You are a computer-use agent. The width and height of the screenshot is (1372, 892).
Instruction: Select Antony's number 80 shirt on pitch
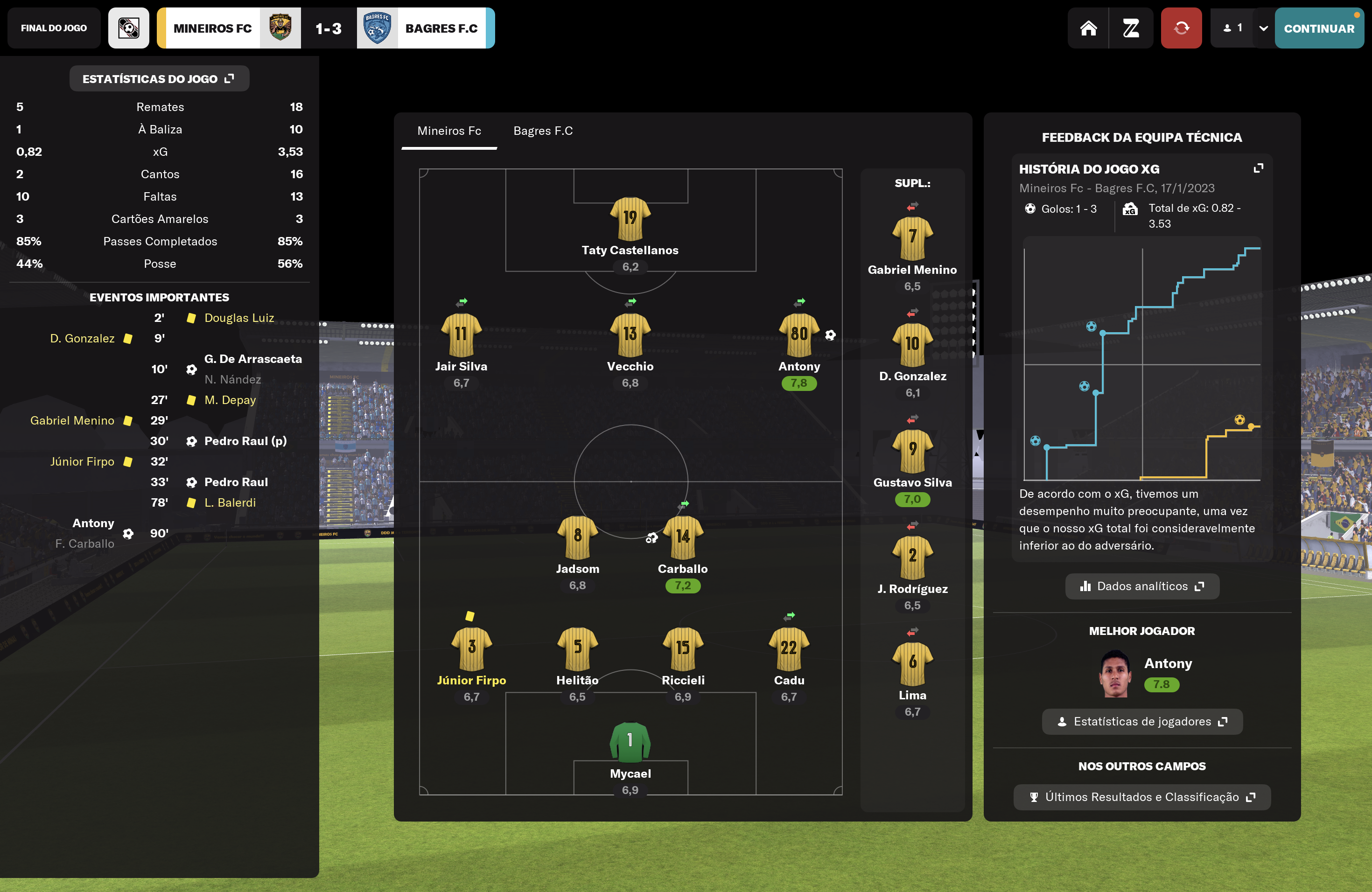tap(798, 334)
